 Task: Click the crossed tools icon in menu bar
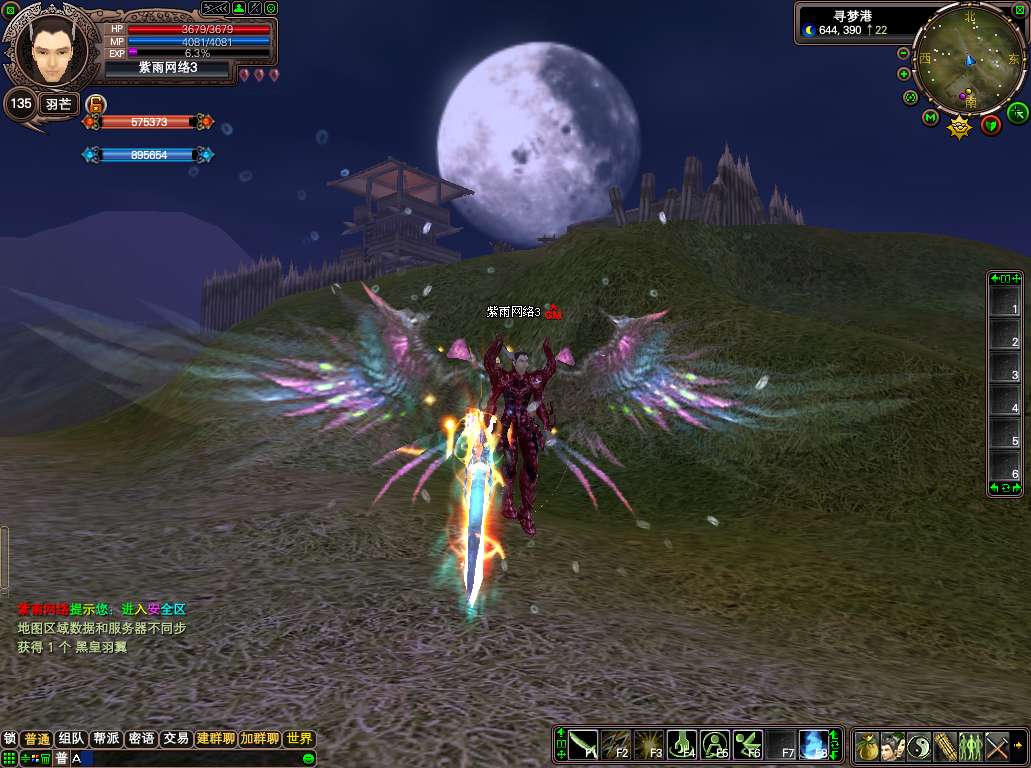click(997, 745)
